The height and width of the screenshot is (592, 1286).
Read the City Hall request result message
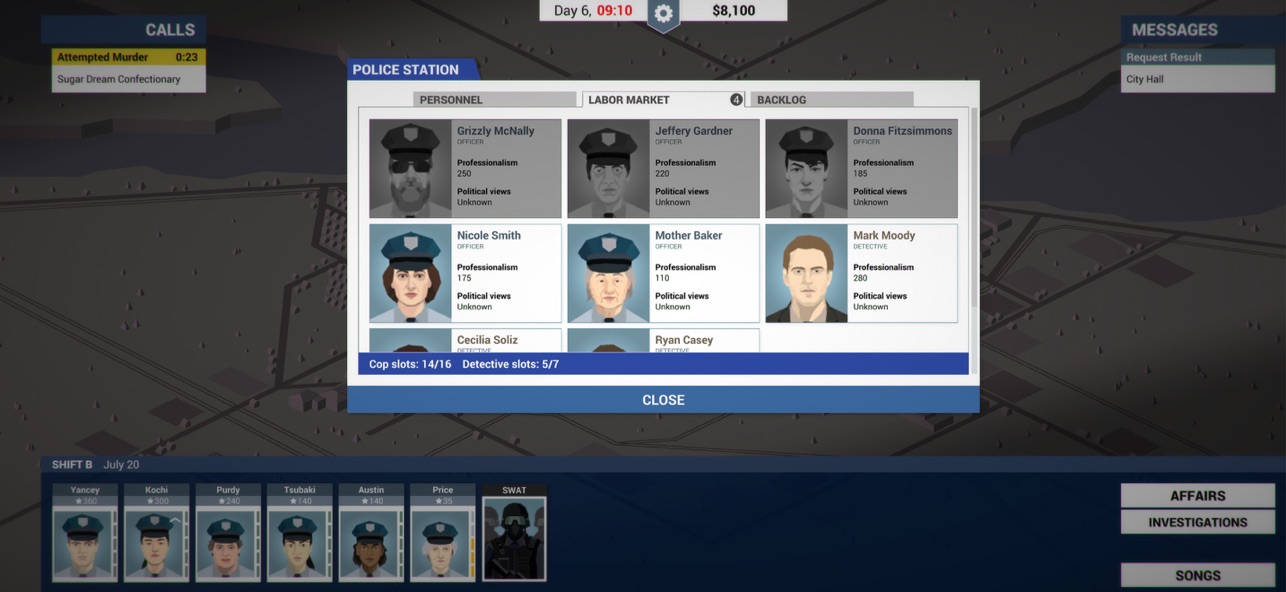pyautogui.click(x=1197, y=79)
